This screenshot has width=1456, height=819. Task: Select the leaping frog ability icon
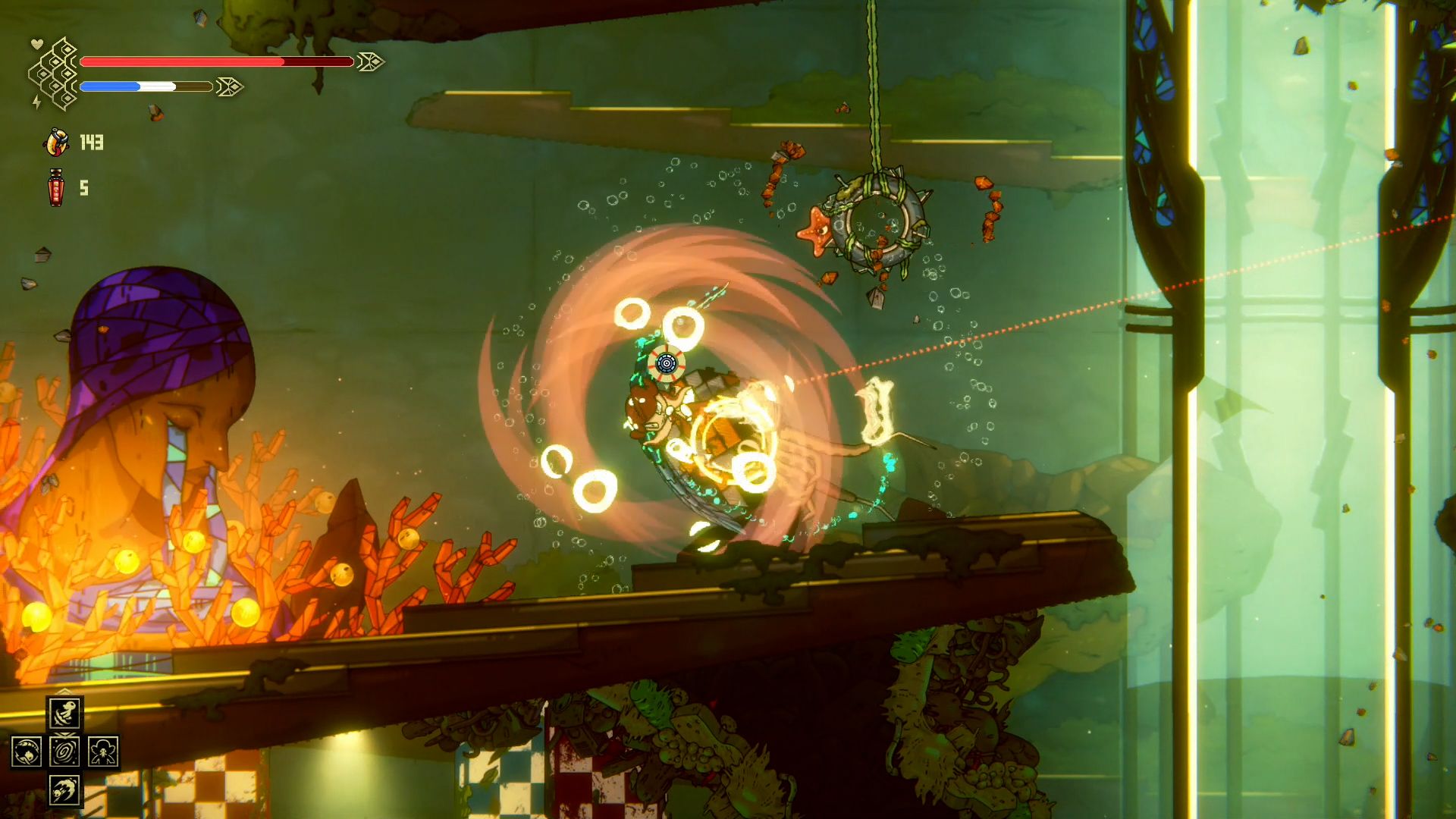(65, 713)
